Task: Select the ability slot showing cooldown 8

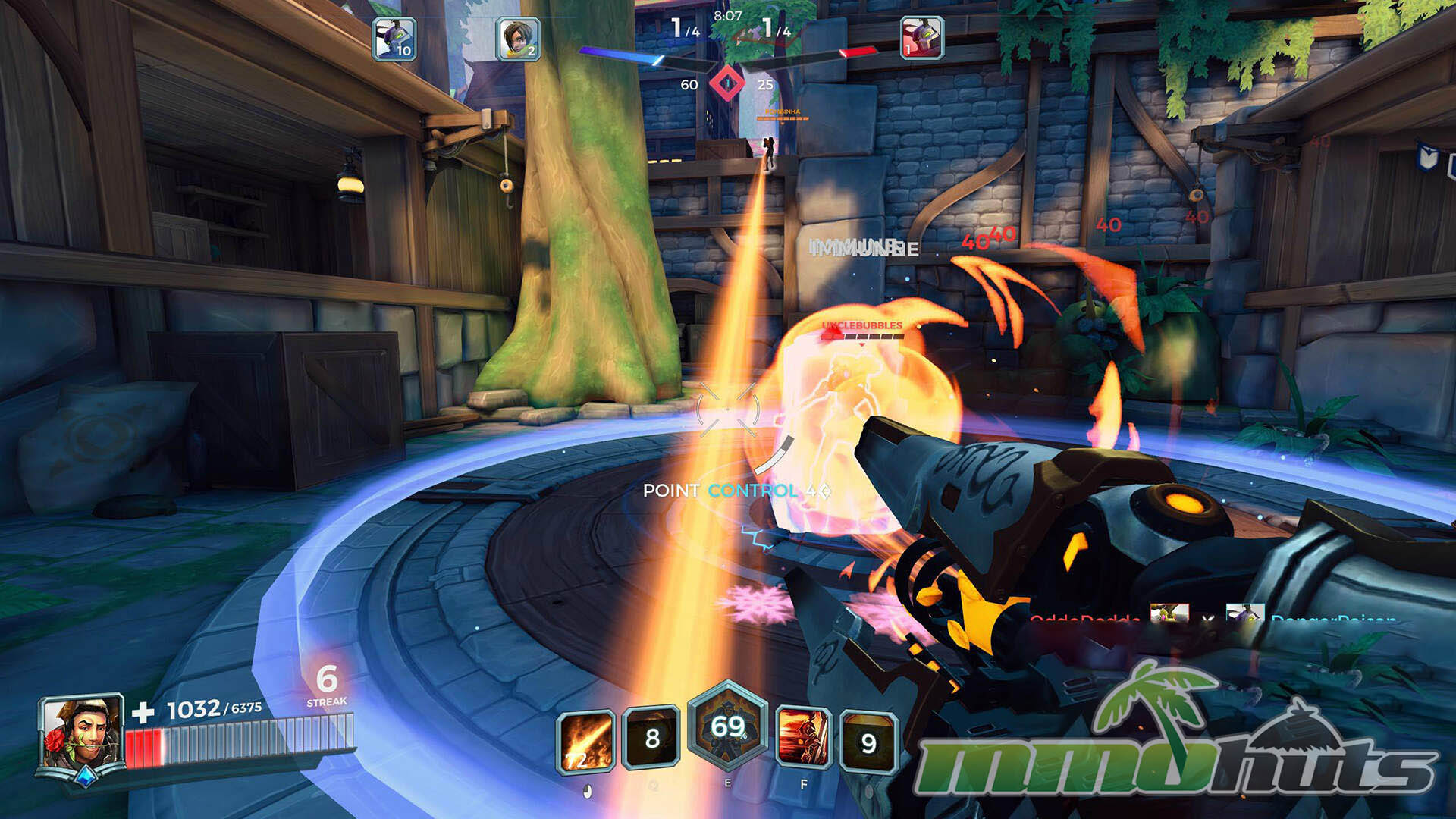Action: click(651, 738)
